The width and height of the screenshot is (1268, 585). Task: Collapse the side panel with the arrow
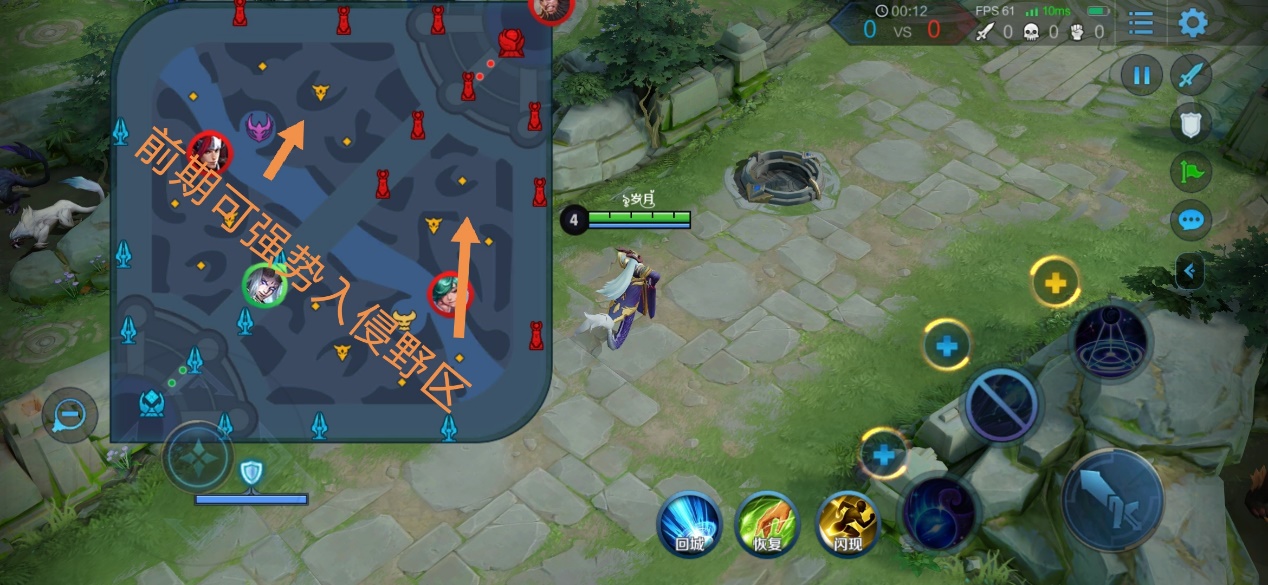click(1191, 270)
